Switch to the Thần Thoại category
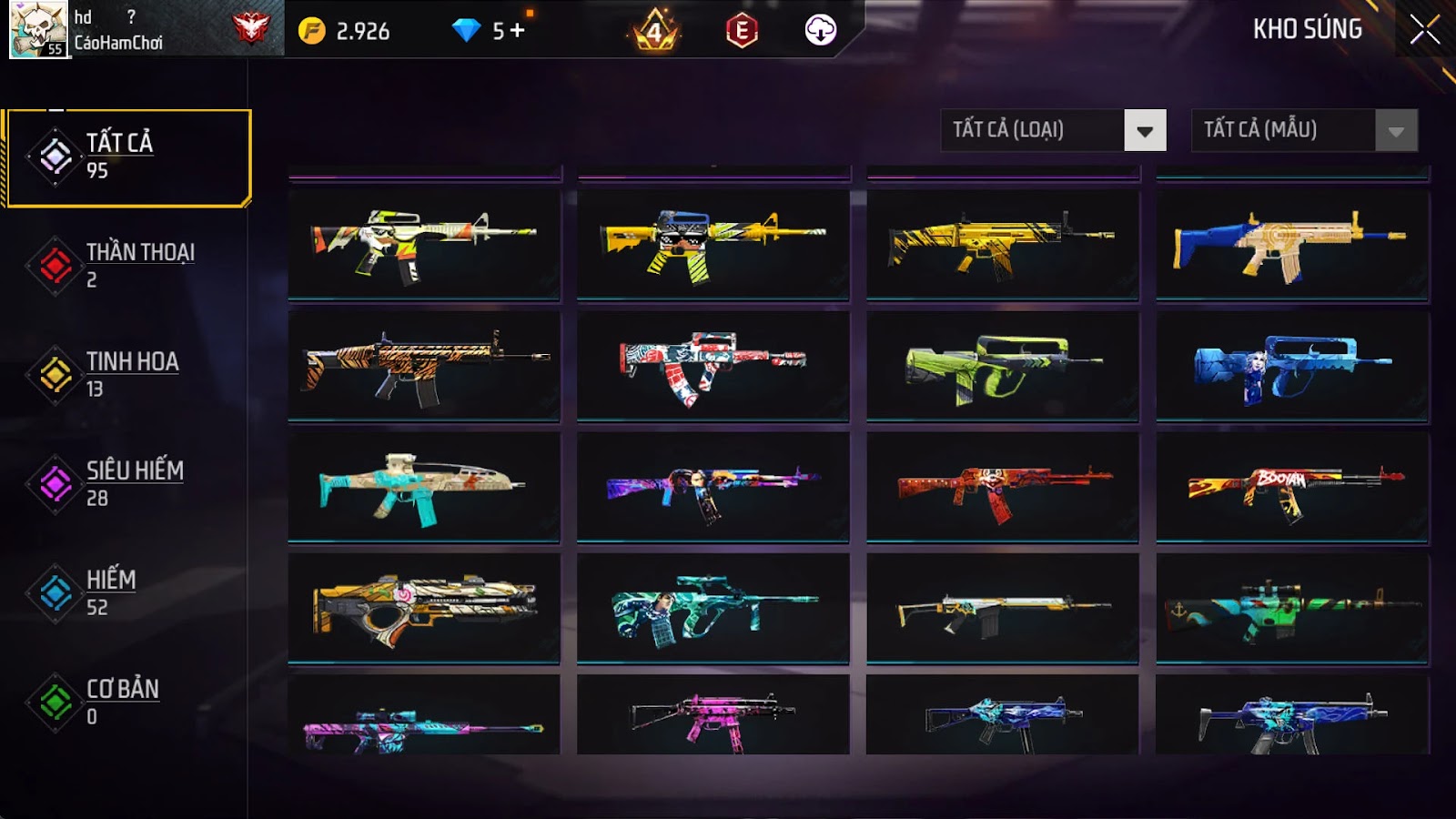The height and width of the screenshot is (819, 1456). point(127,265)
